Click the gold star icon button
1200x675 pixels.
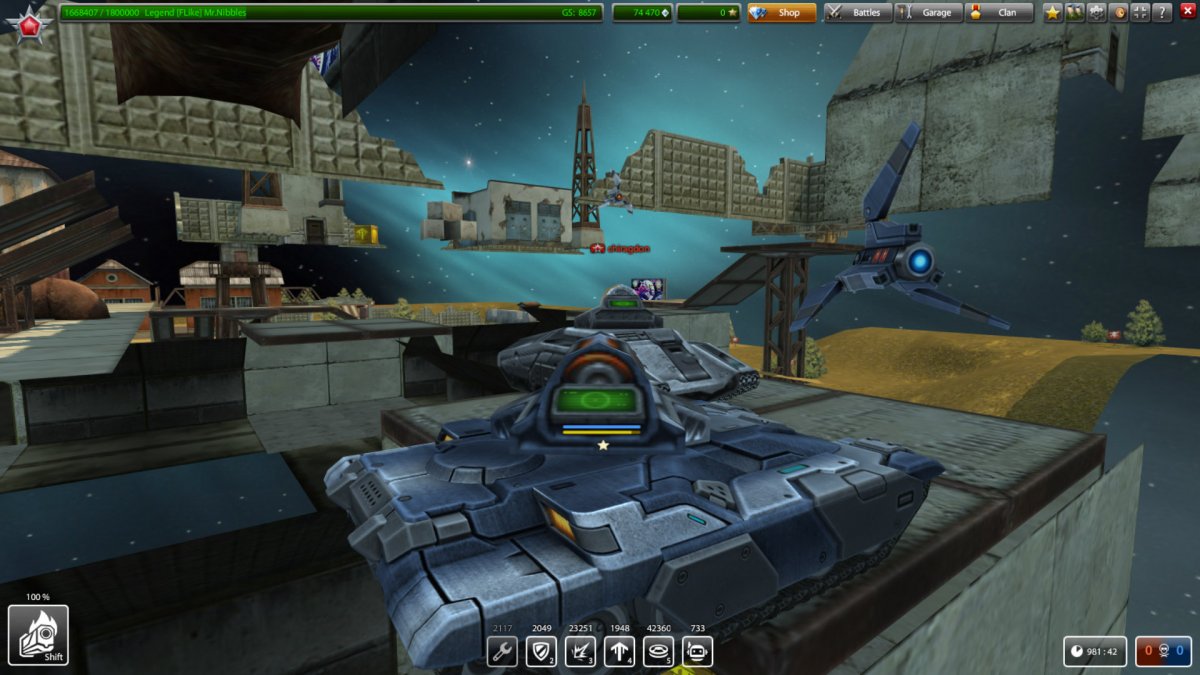[1053, 13]
